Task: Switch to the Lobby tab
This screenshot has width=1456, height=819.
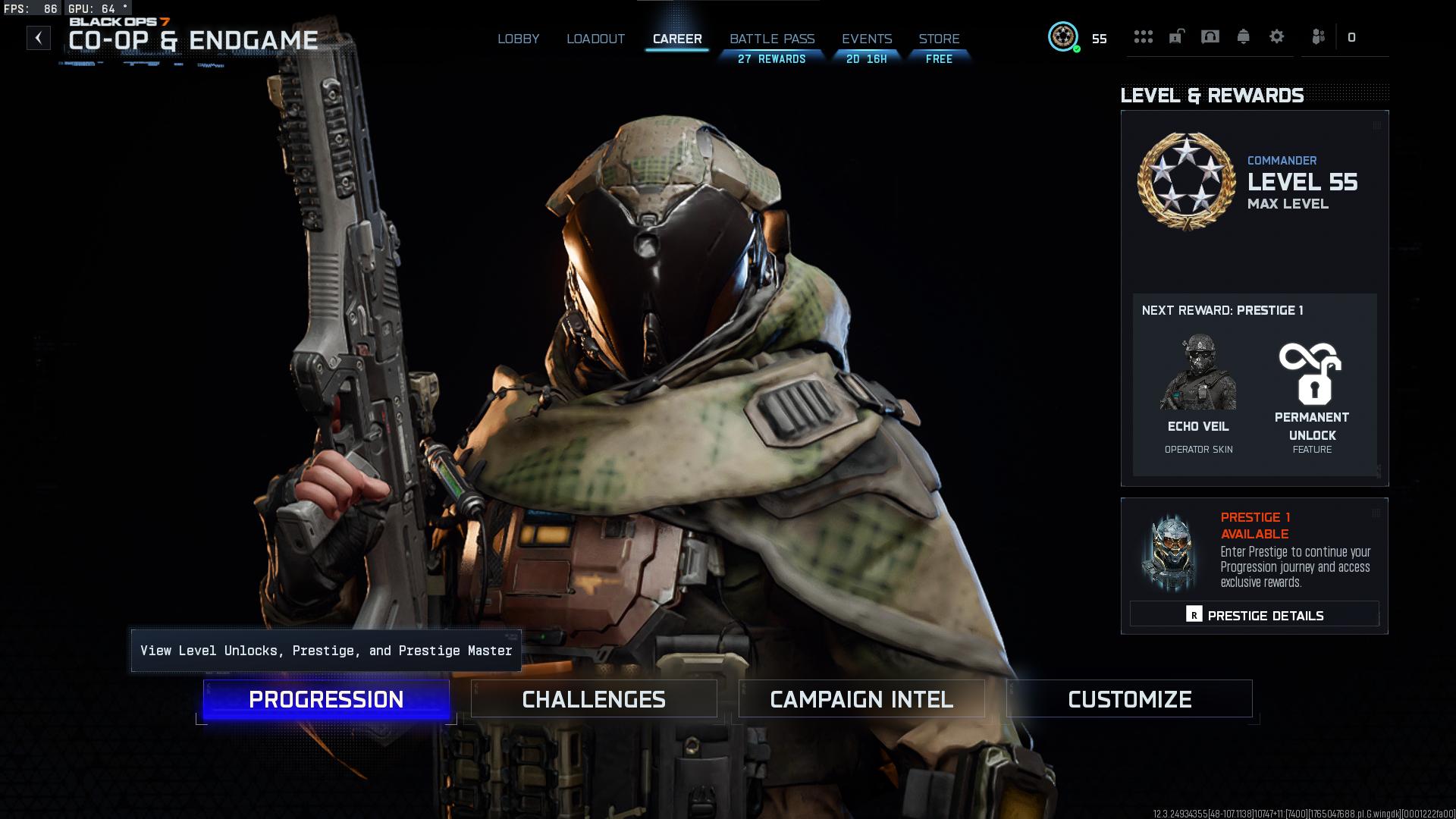Action: point(519,39)
